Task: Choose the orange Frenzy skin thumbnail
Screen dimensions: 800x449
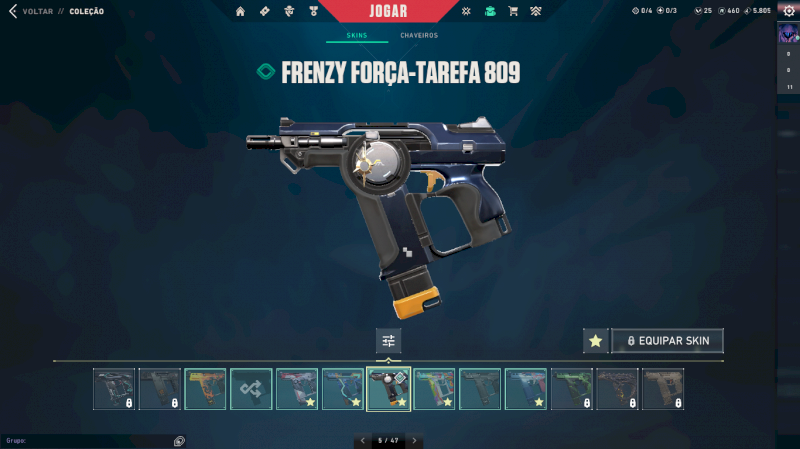Action: (205, 389)
